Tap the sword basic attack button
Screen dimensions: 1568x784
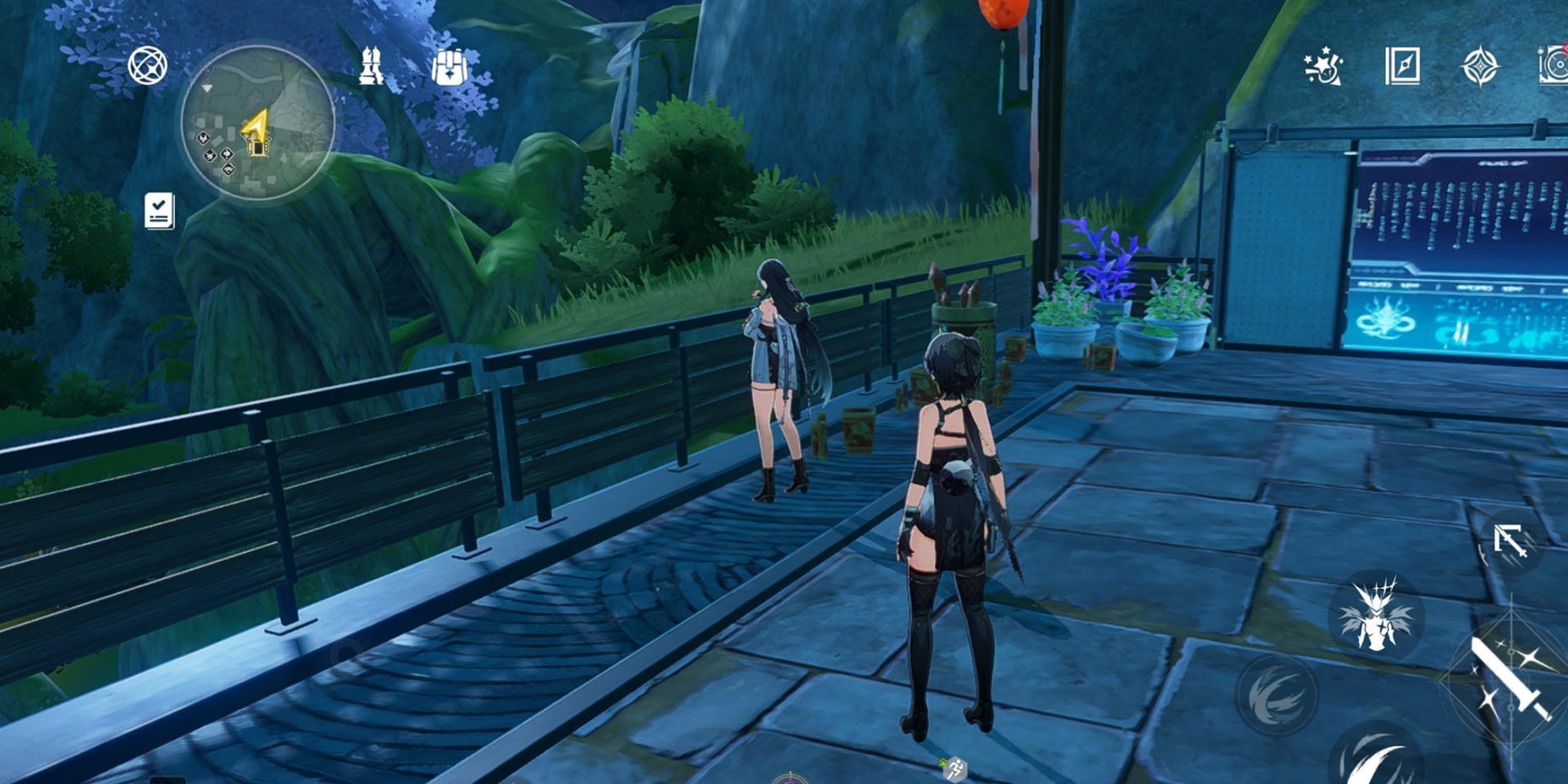(1509, 678)
